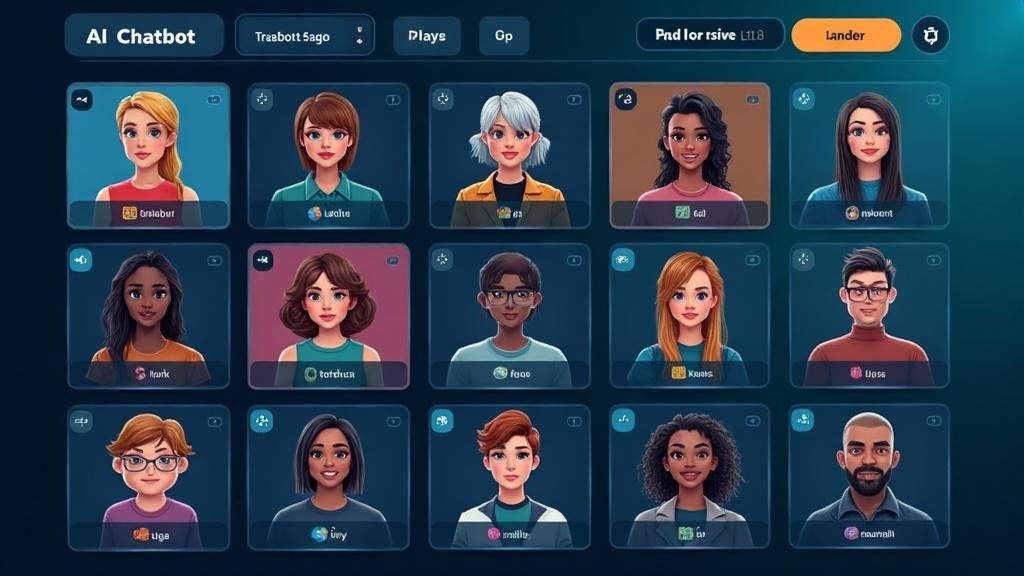Switch to the Plays tab
This screenshot has width=1024, height=576.
(x=427, y=36)
